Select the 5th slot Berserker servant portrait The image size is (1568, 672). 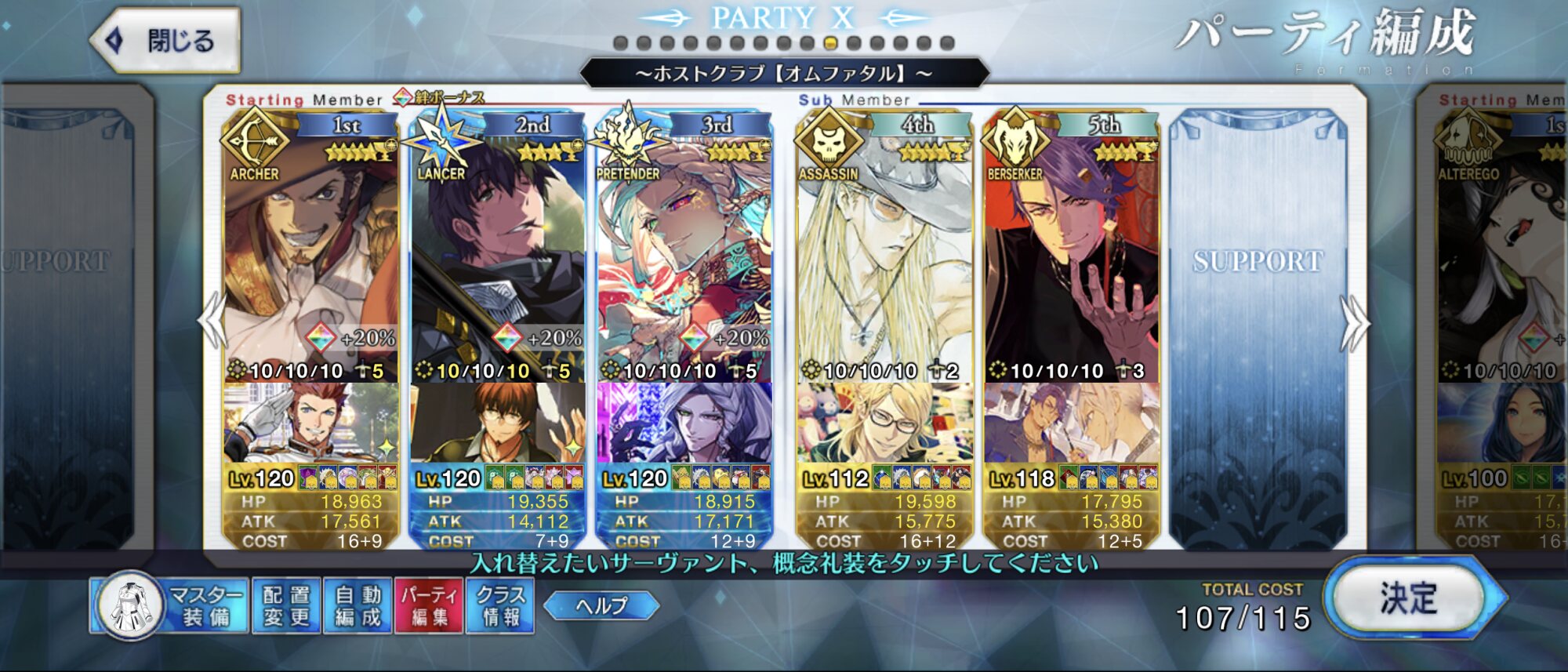(1071, 251)
